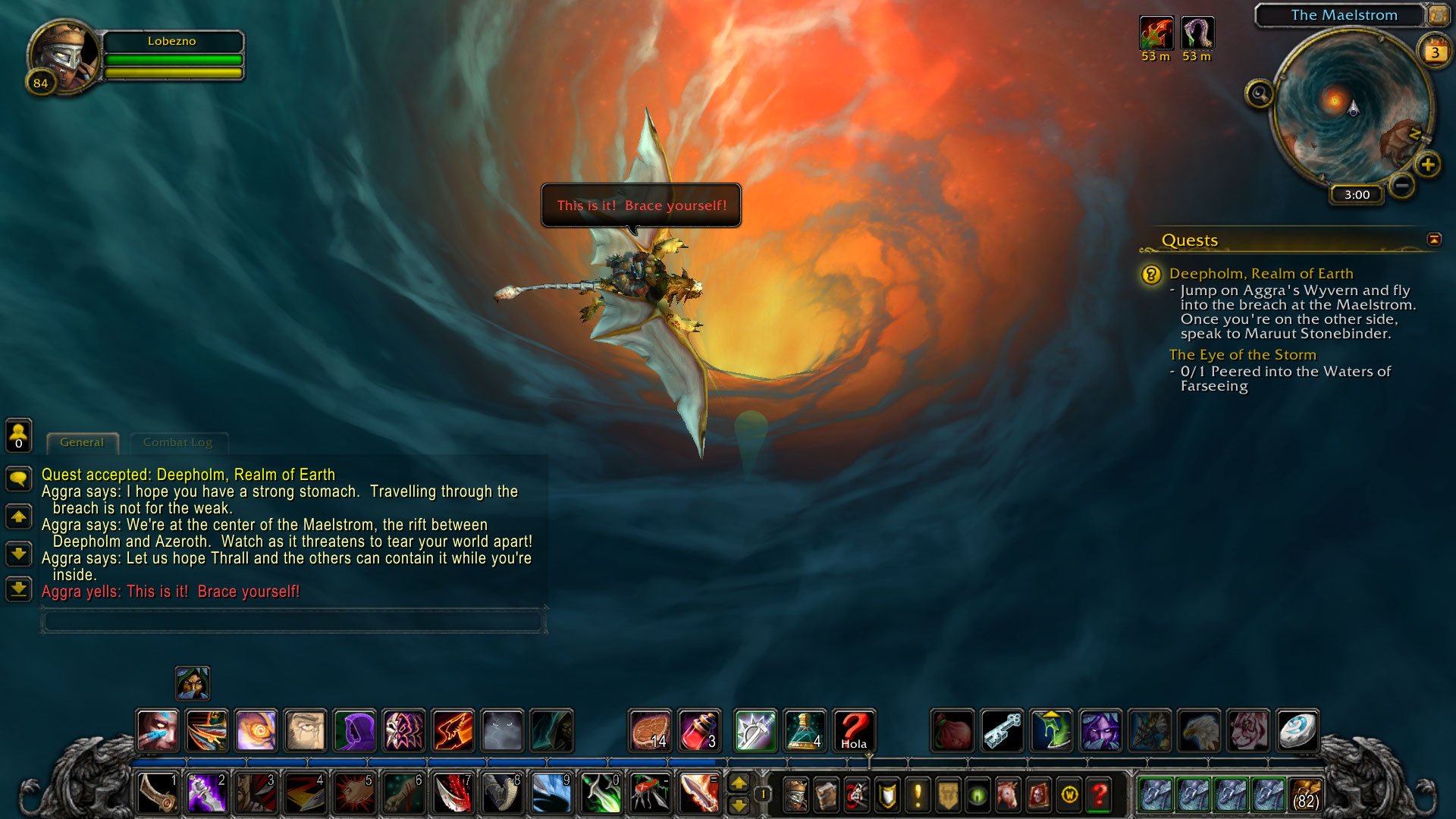Viewport: 1456px width, 819px height.
Task: Select The Eye of the Storm quest
Action: (1242, 355)
